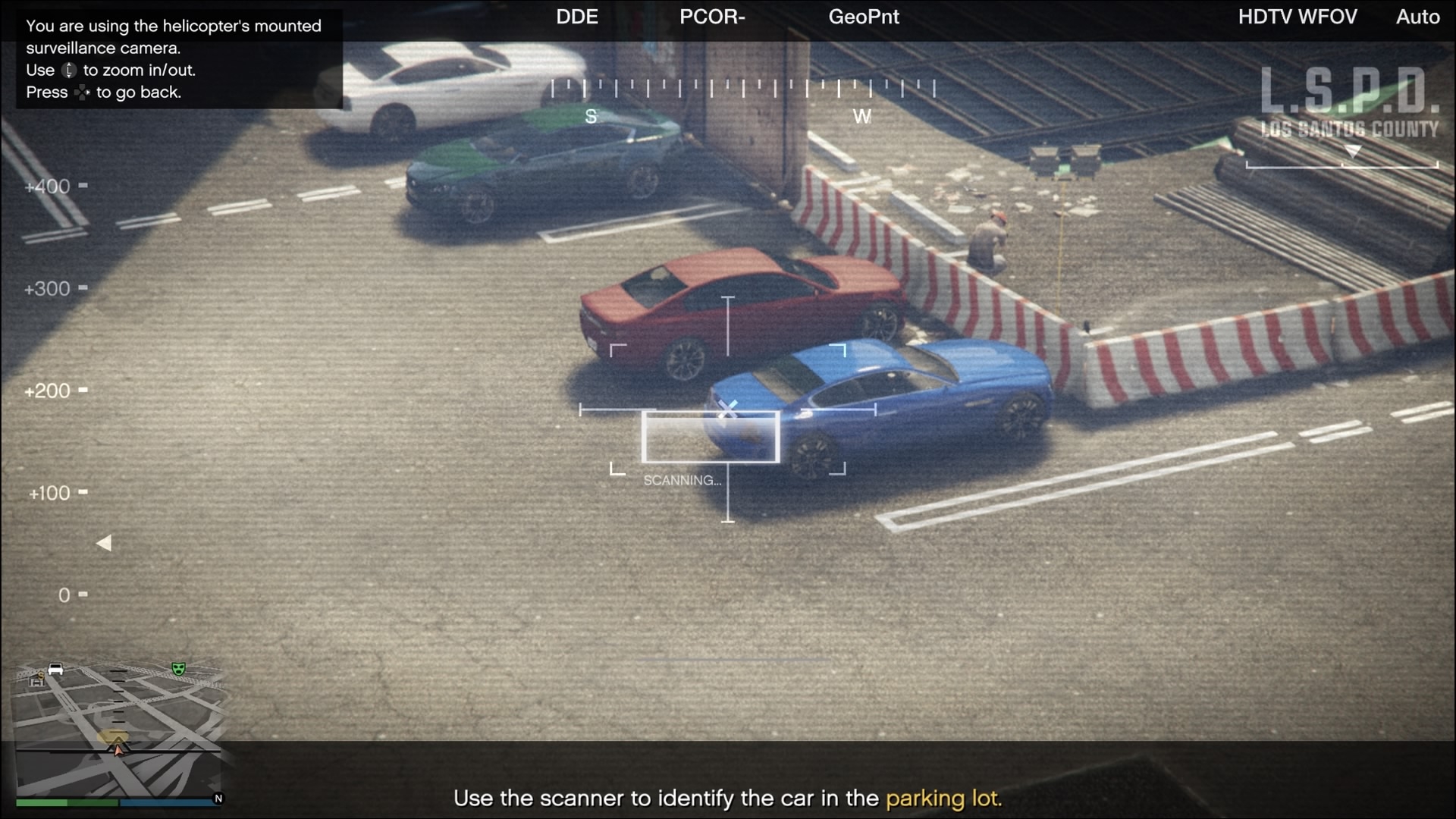The height and width of the screenshot is (819, 1456).
Task: Click the green mask blip on minimap
Action: [179, 668]
